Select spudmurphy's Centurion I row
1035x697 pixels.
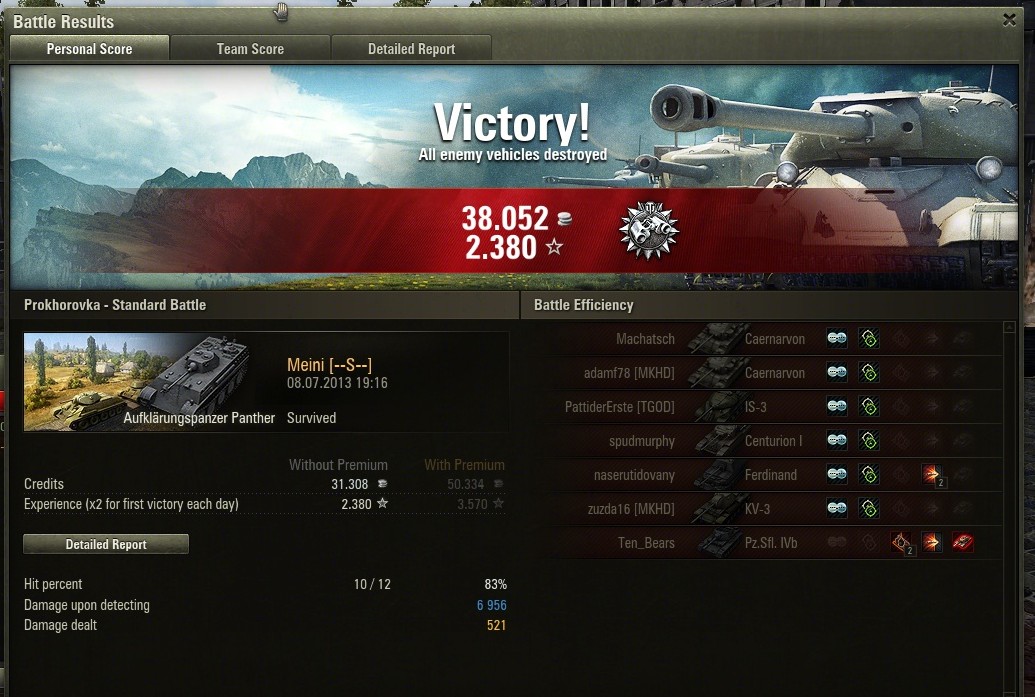click(x=680, y=441)
